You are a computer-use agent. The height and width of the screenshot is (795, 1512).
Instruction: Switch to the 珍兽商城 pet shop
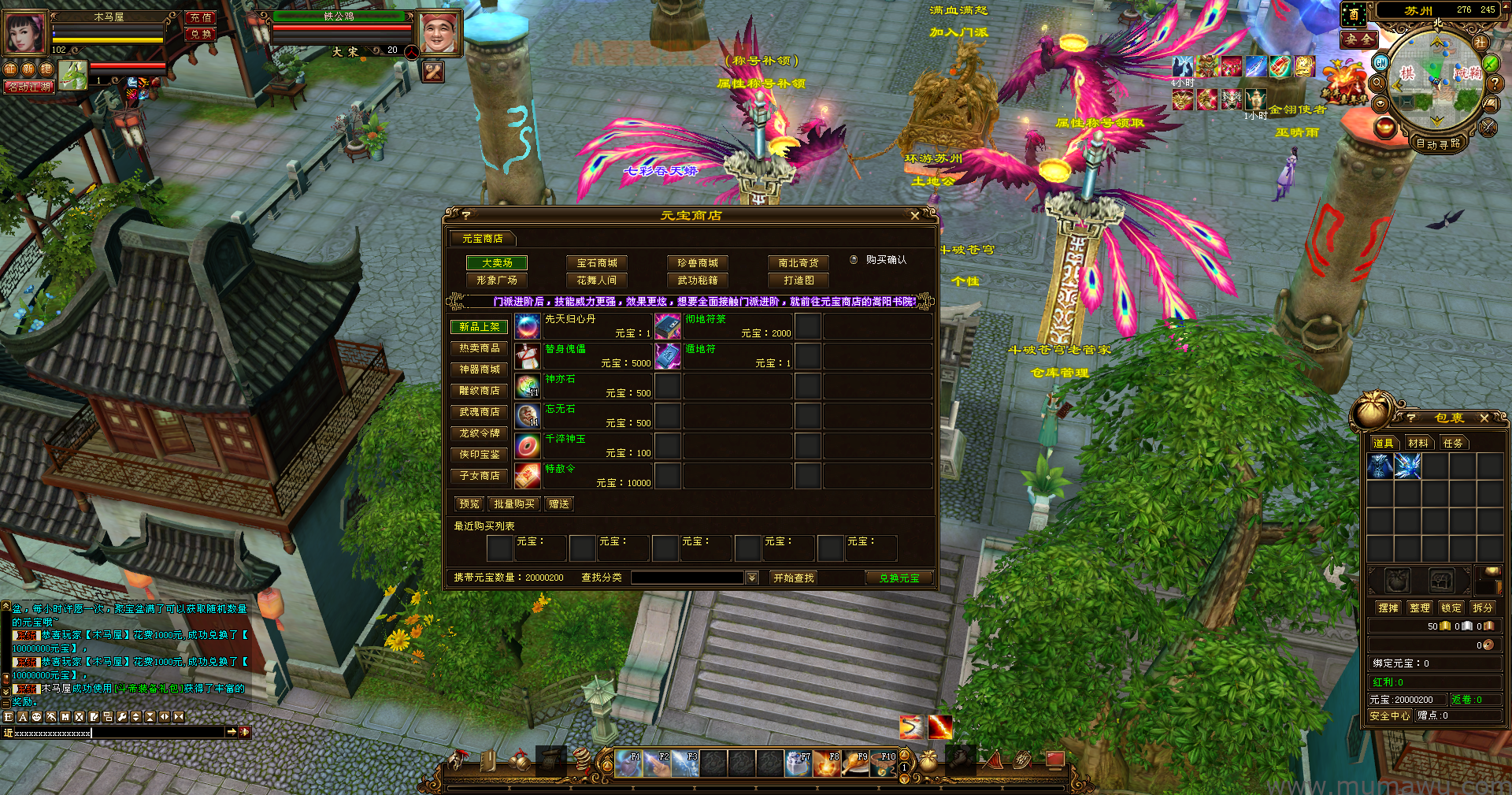tap(698, 263)
